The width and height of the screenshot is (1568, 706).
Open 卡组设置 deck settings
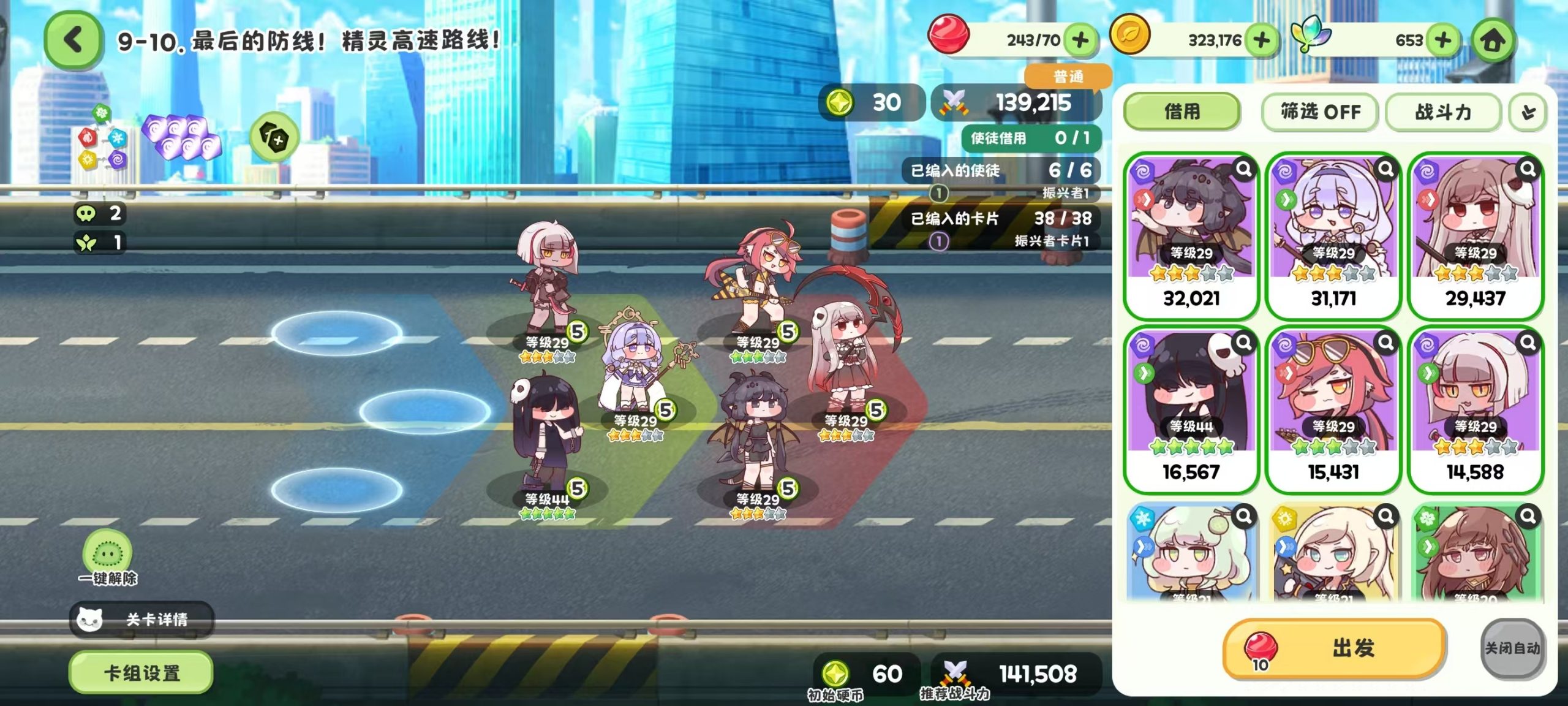click(x=141, y=673)
